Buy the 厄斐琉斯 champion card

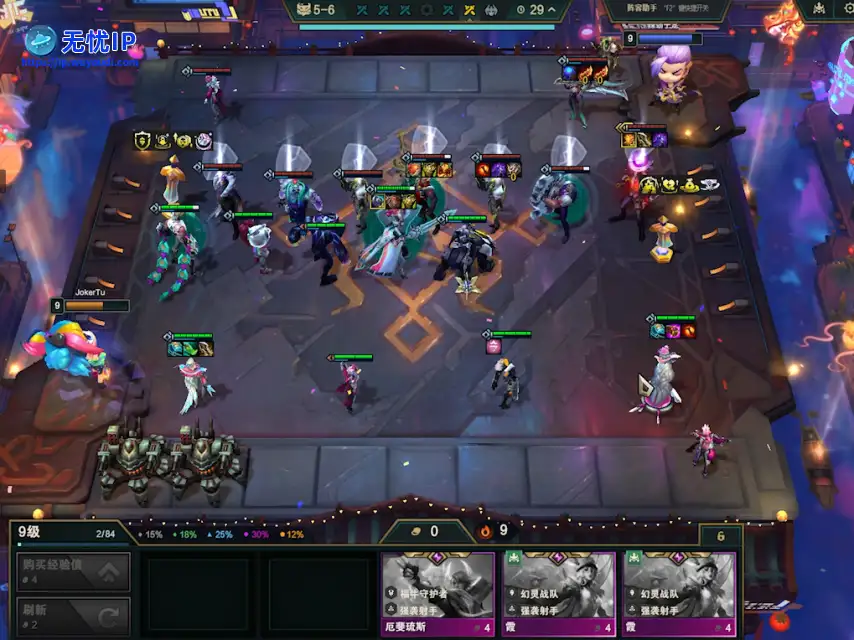coord(438,593)
